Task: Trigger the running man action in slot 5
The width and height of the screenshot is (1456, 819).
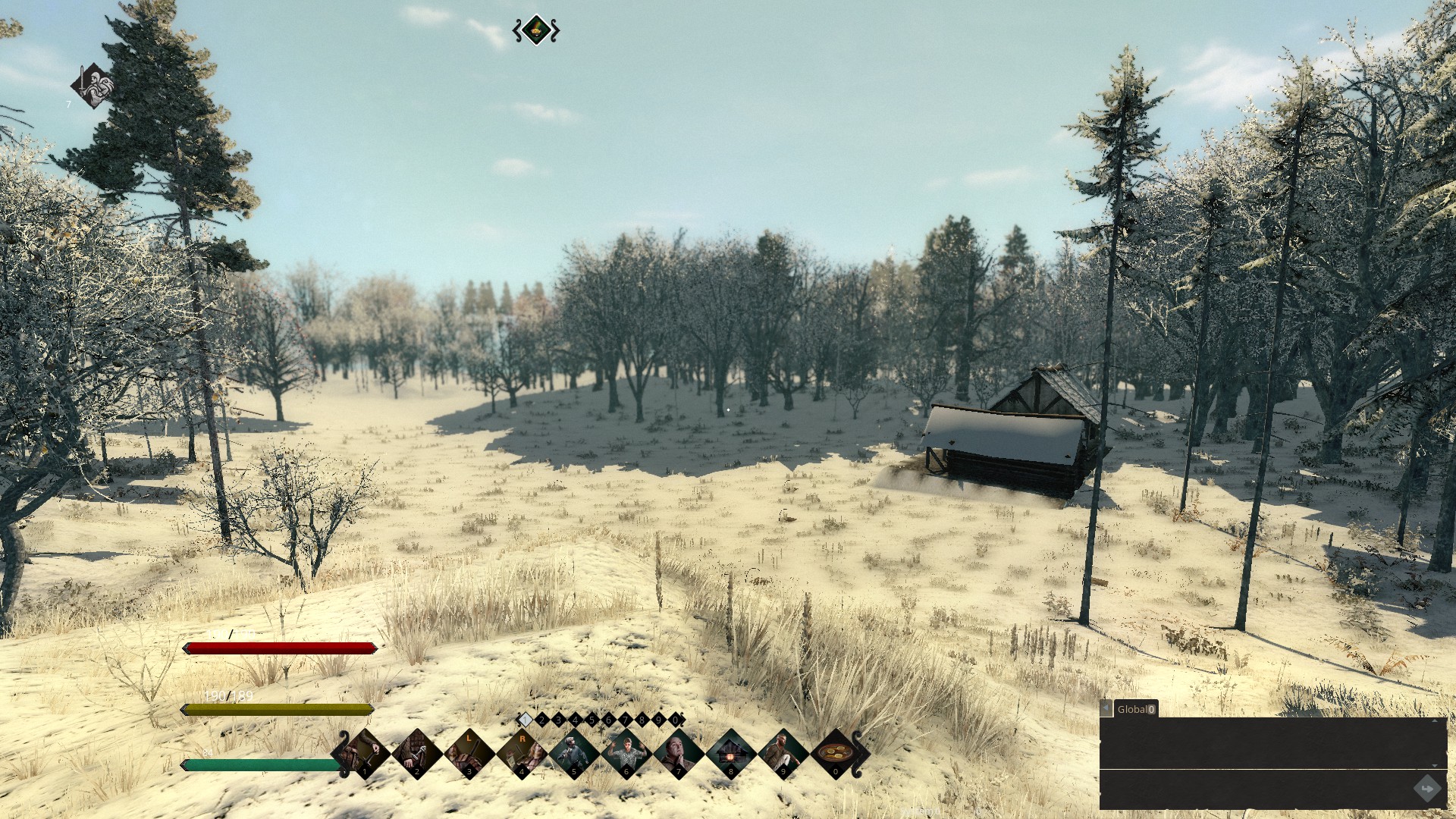Action: click(x=573, y=754)
